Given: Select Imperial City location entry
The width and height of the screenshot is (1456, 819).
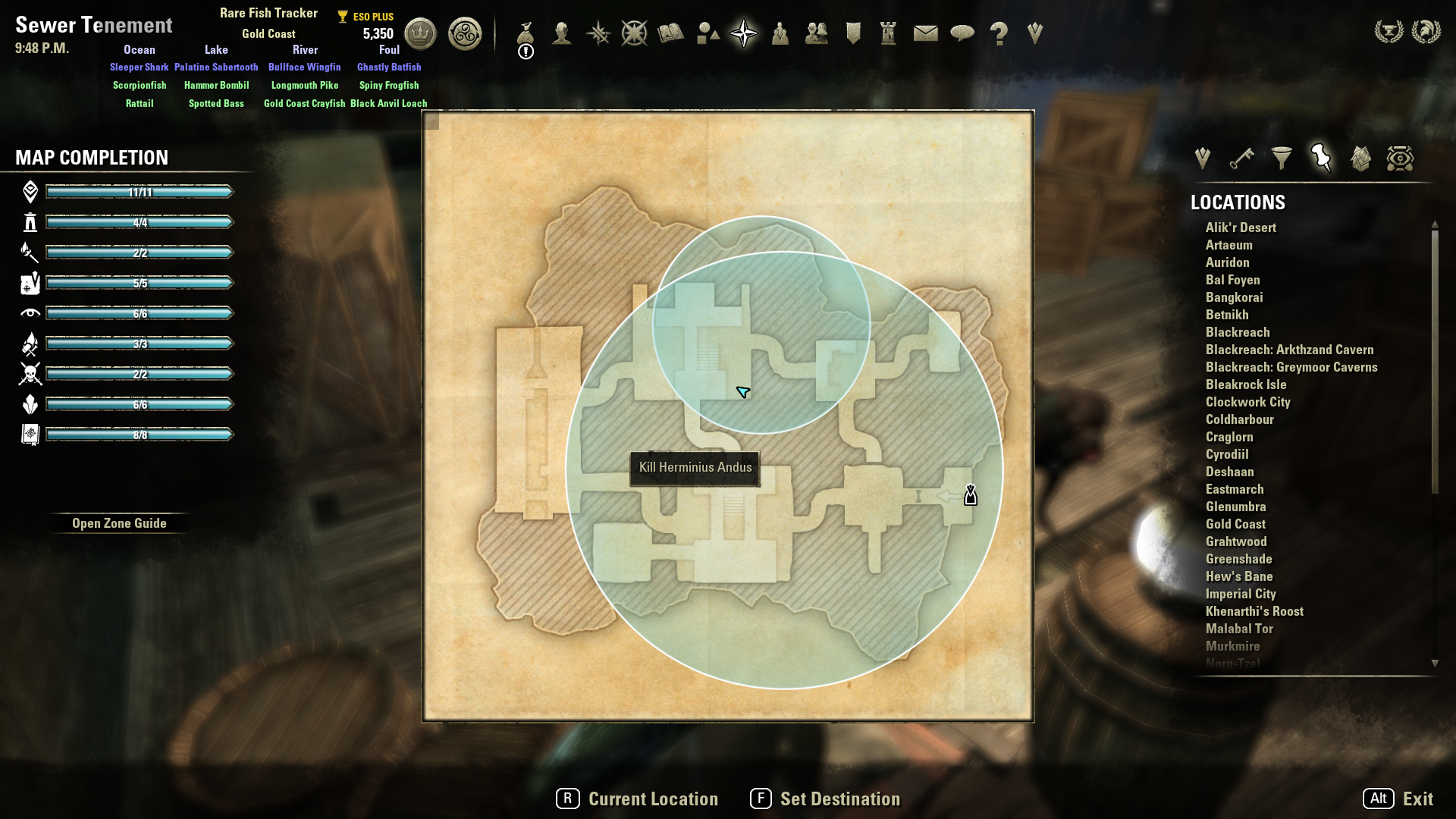Looking at the screenshot, I should 1241,594.
